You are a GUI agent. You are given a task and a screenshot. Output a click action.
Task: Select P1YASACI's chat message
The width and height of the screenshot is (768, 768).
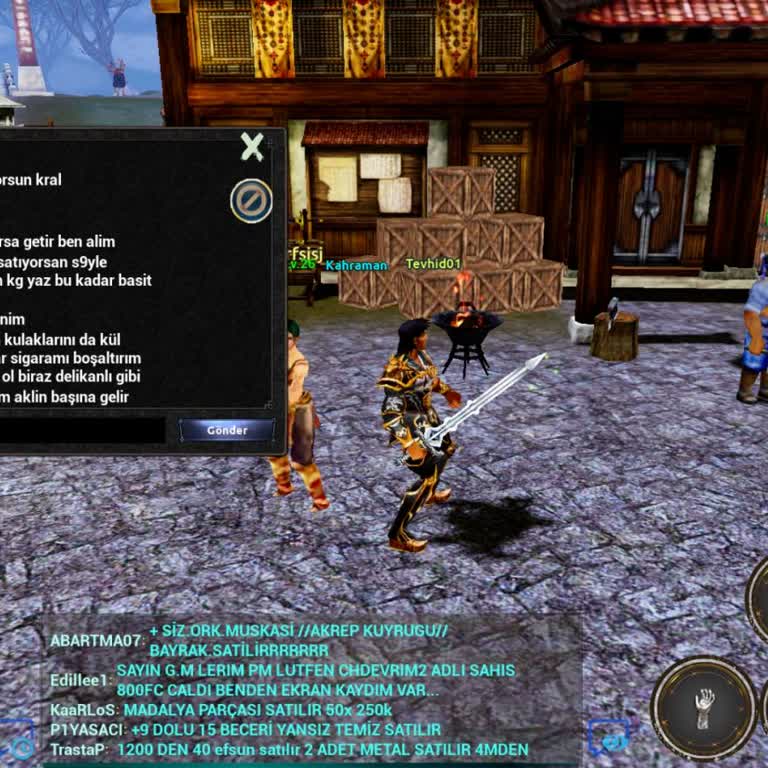[282, 730]
